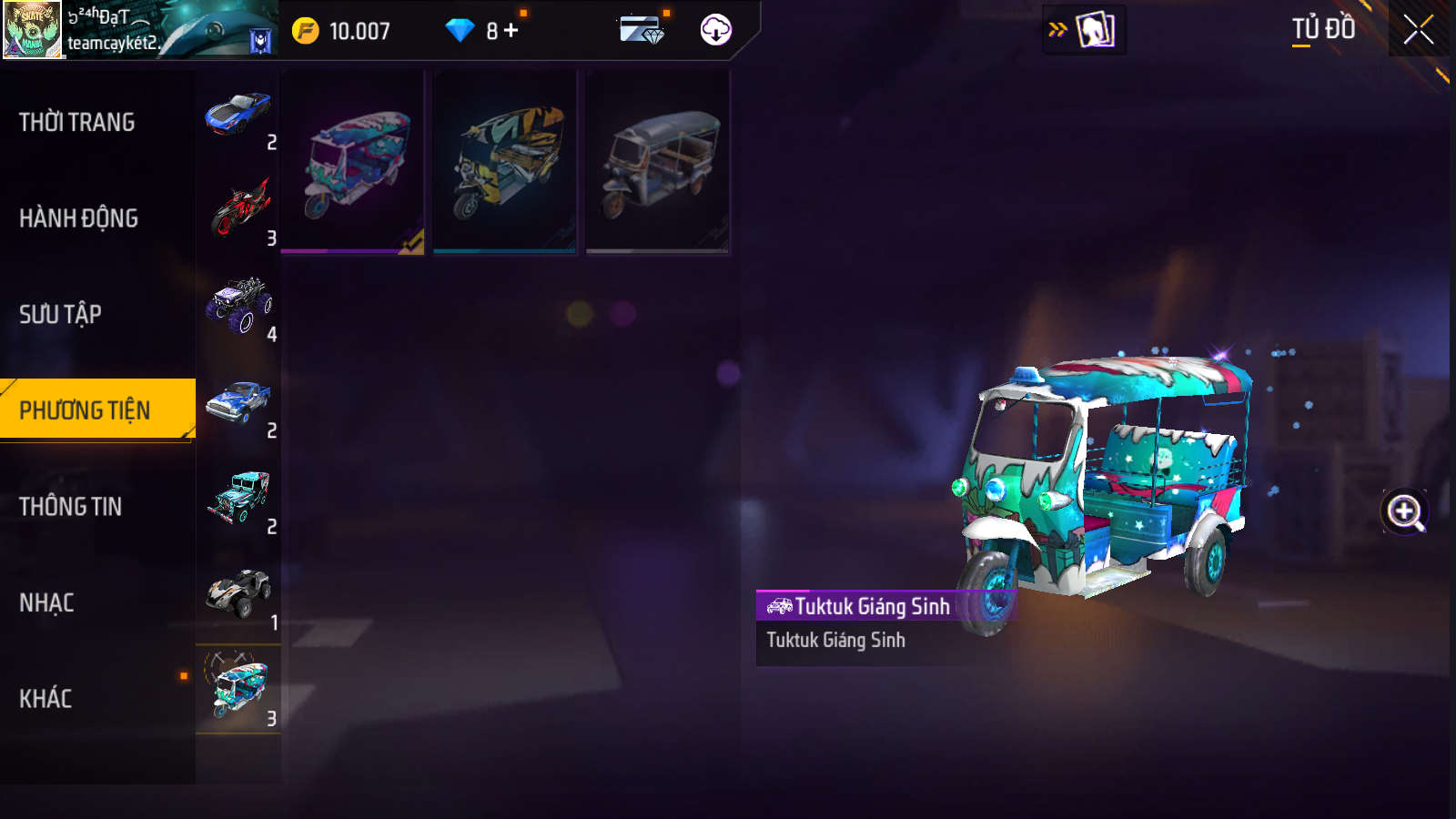Image resolution: width=1456 pixels, height=819 pixels.
Task: Select the red motorcycle vehicle type
Action: coord(238,211)
